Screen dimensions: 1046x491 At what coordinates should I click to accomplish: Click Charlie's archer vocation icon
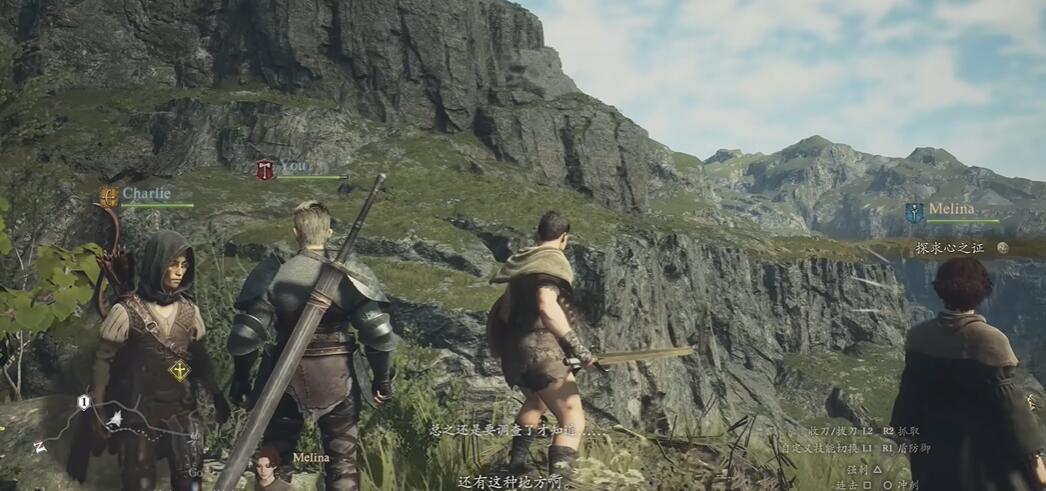click(109, 197)
